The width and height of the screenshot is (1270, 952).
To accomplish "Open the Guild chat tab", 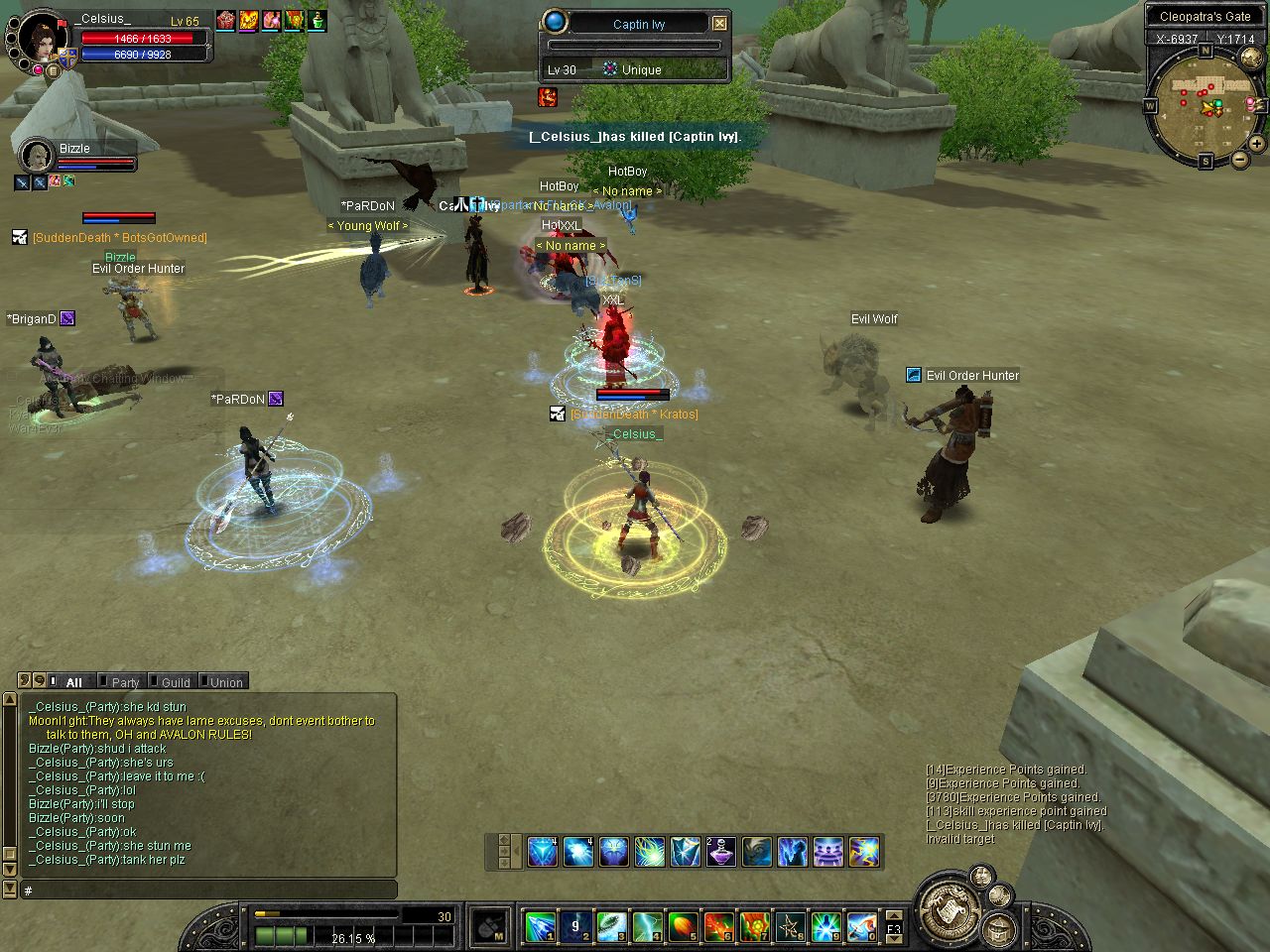I will [x=175, y=682].
